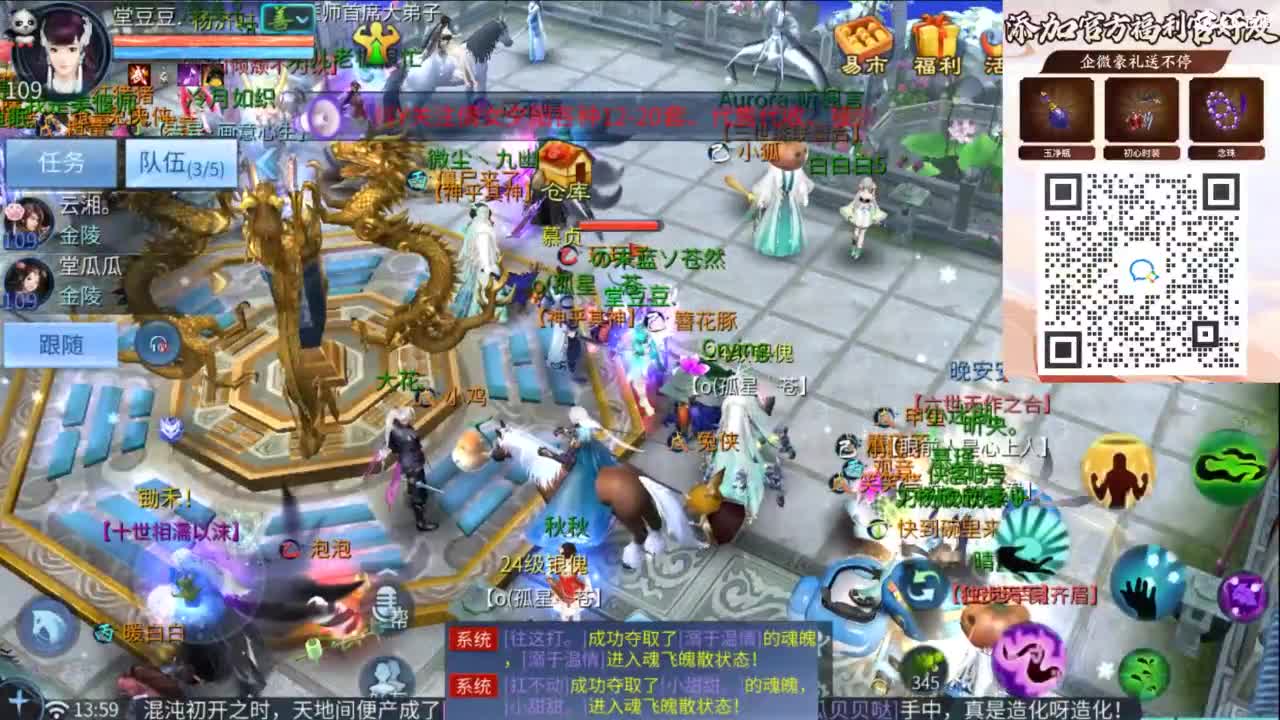
Task: Click the player's red HP bar
Action: pyautogui.click(x=215, y=40)
